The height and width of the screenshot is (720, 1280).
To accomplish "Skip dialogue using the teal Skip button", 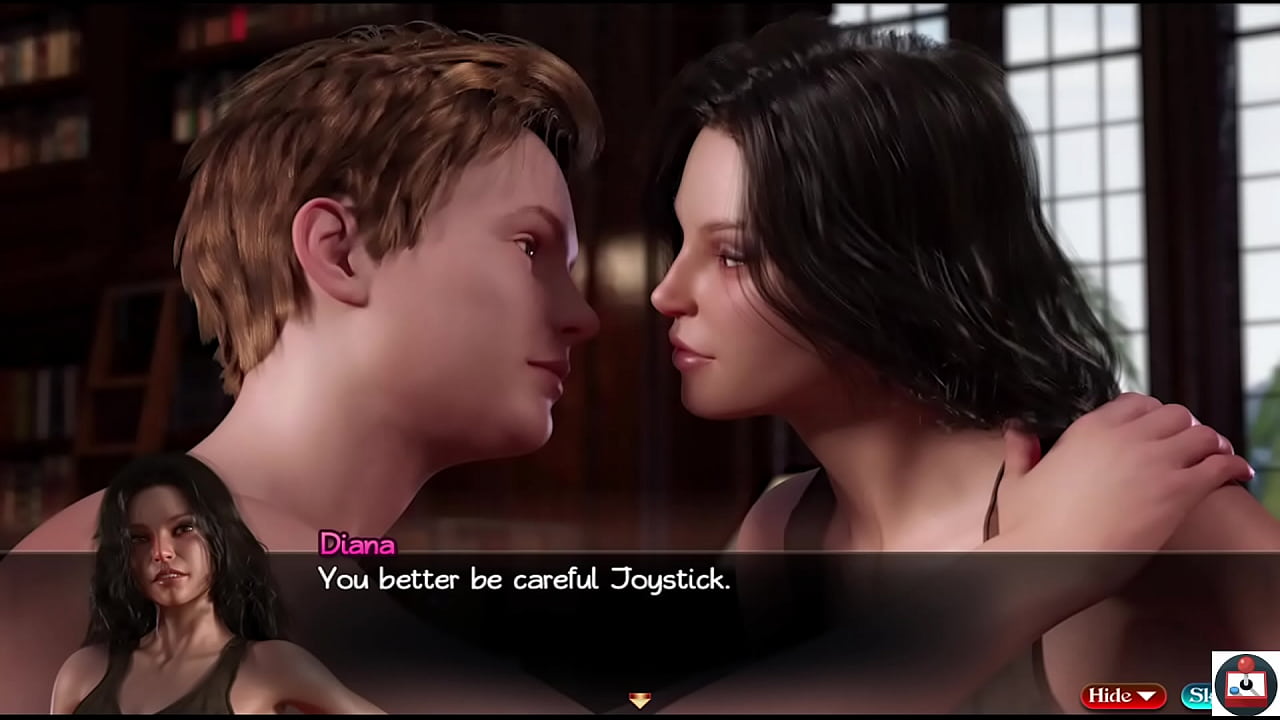I will (x=1197, y=695).
